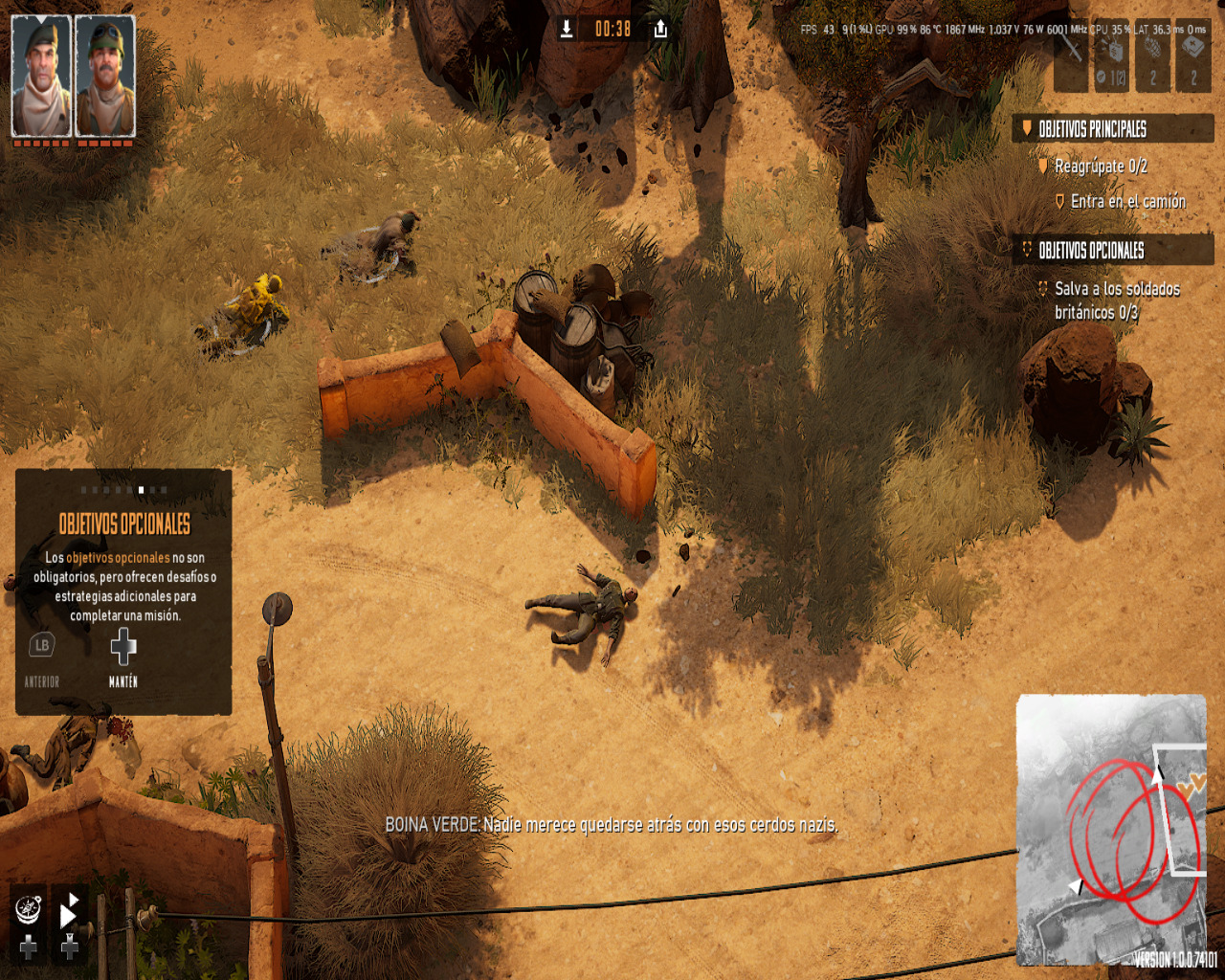Select the Entra en el camión objective

click(1126, 201)
